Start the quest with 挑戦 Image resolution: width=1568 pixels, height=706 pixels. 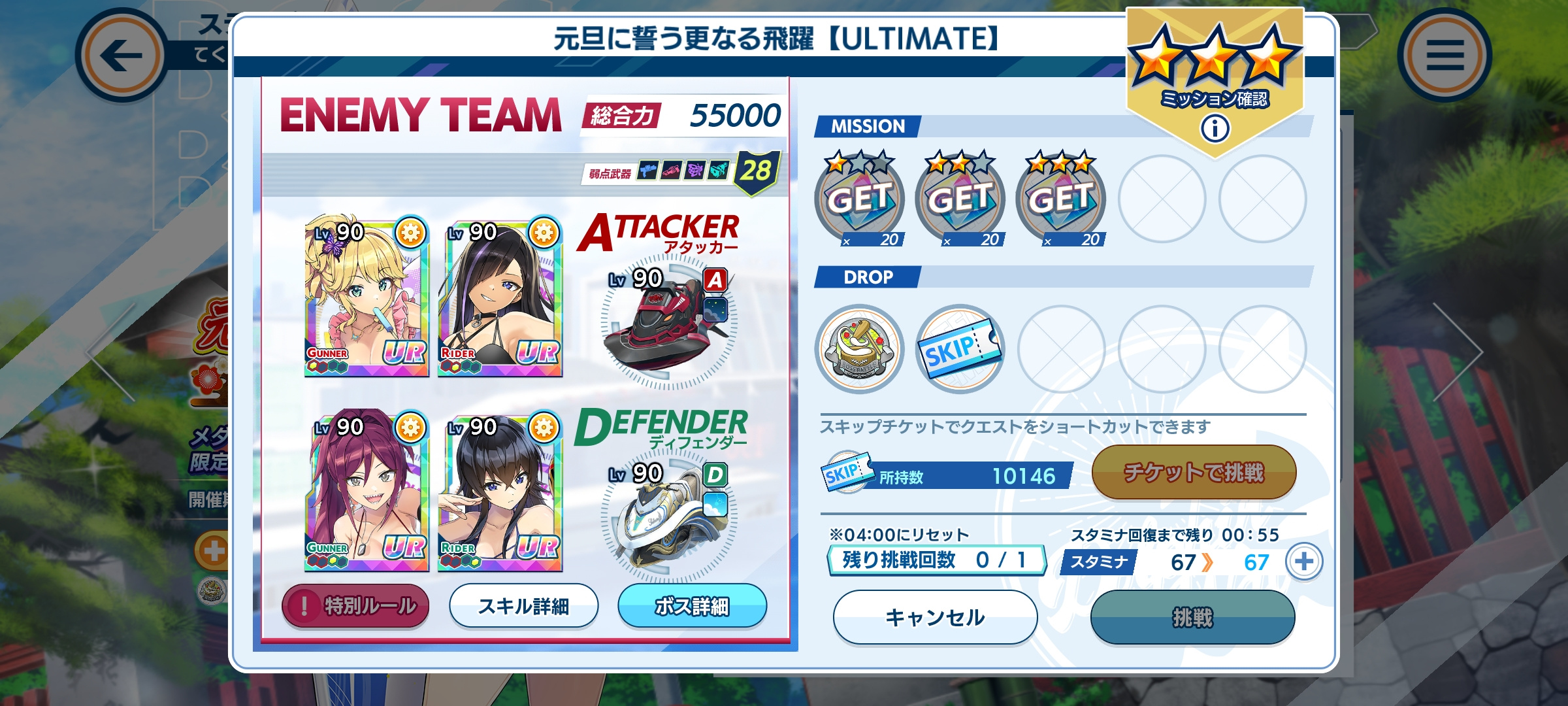pyautogui.click(x=1192, y=617)
